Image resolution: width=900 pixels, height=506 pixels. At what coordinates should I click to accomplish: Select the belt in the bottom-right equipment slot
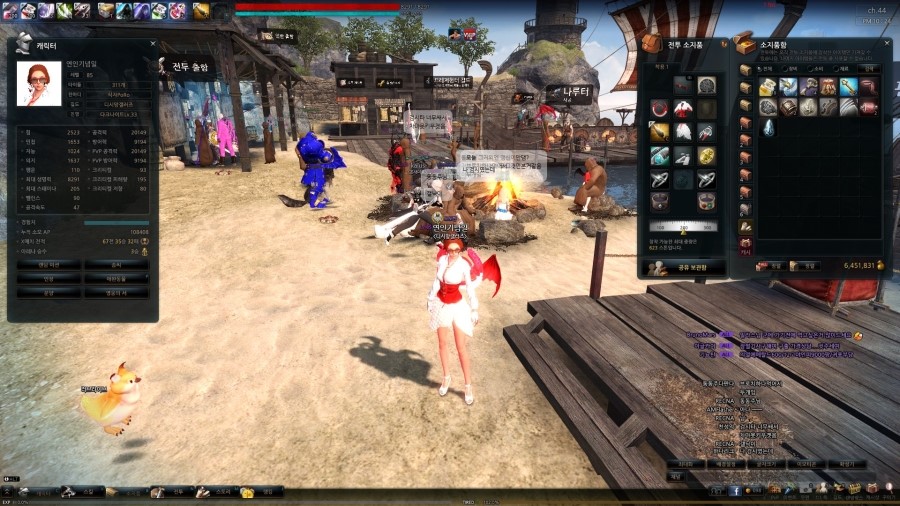coord(706,202)
